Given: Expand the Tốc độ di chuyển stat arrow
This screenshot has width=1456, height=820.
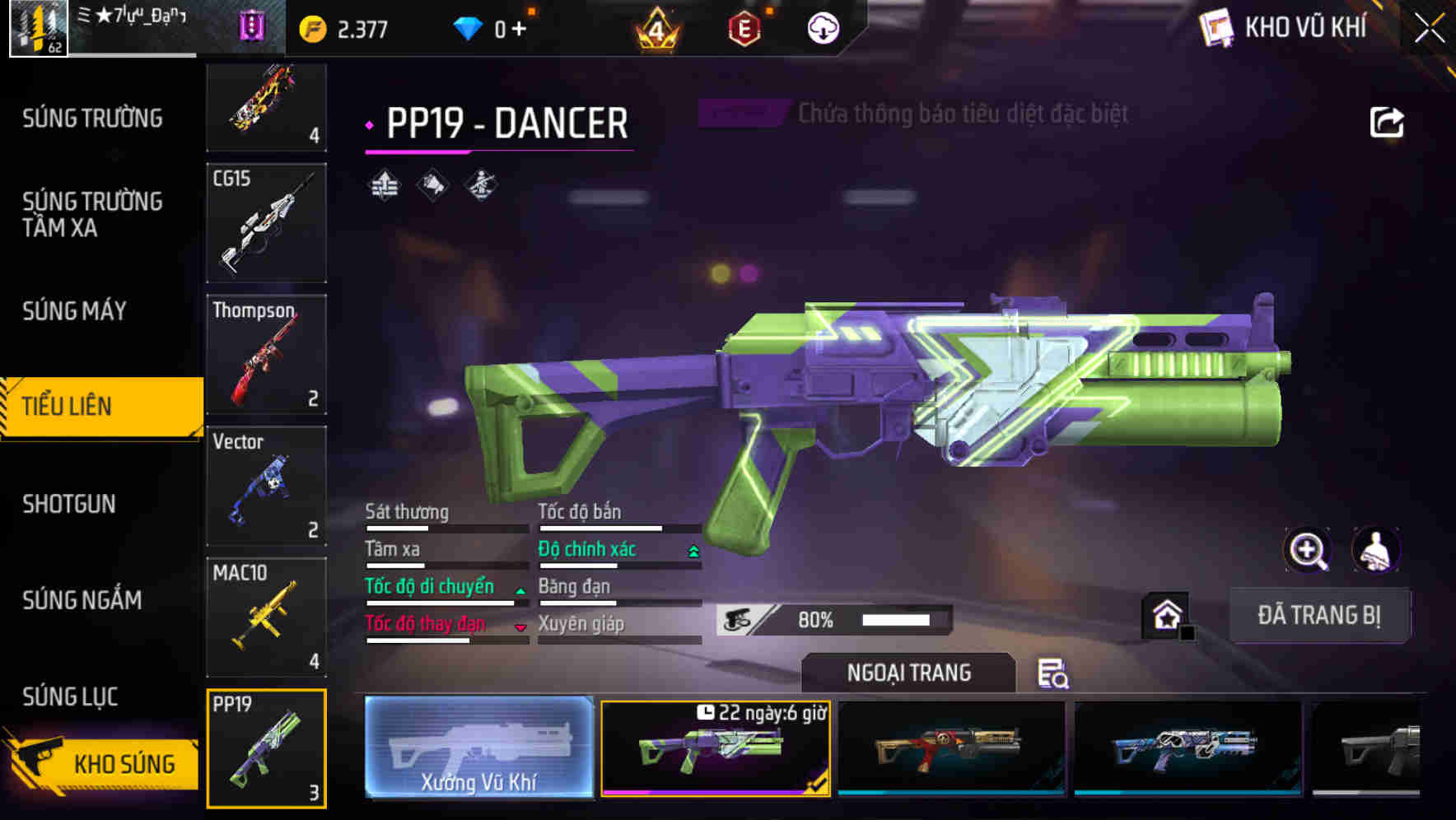Looking at the screenshot, I should coord(519,589).
